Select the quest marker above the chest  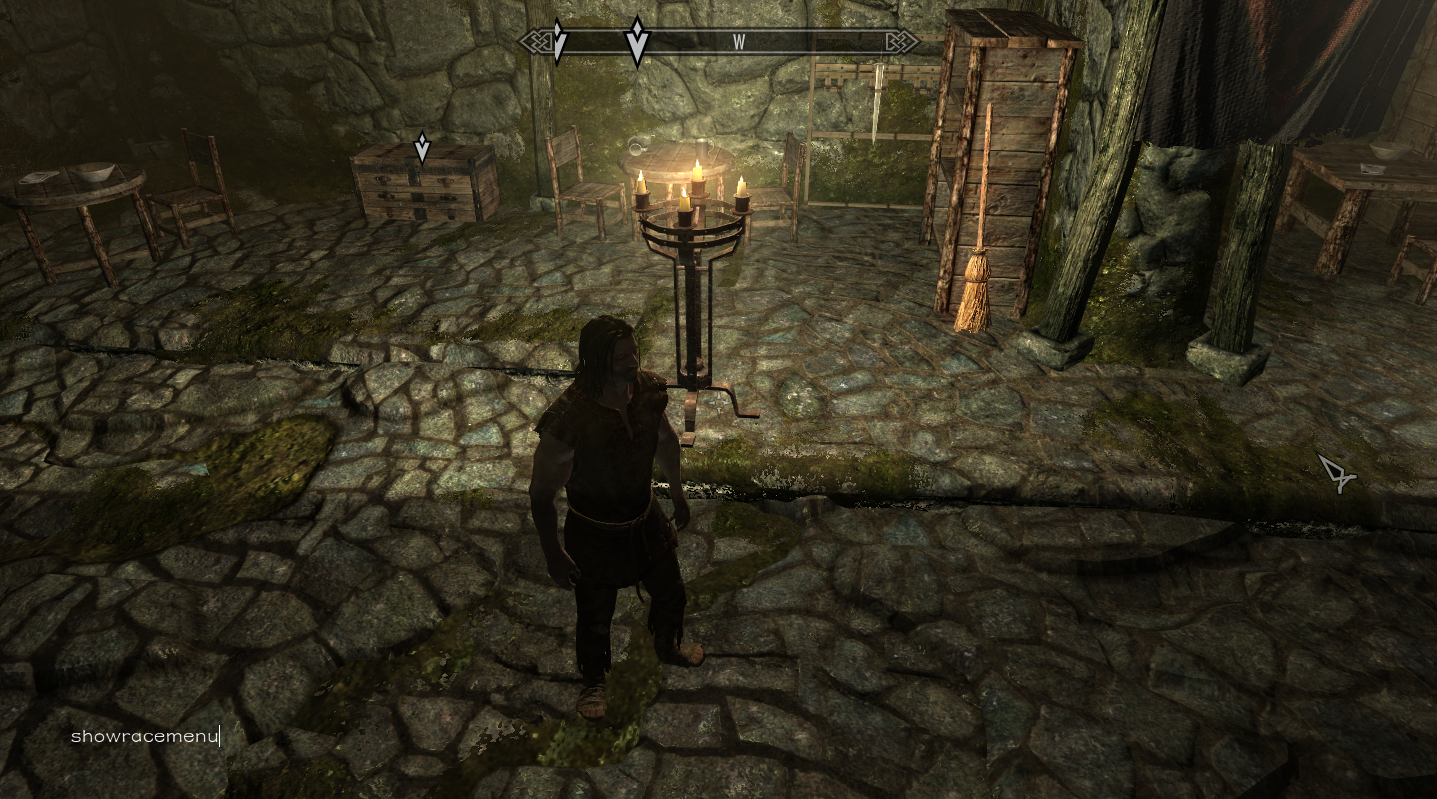422,147
